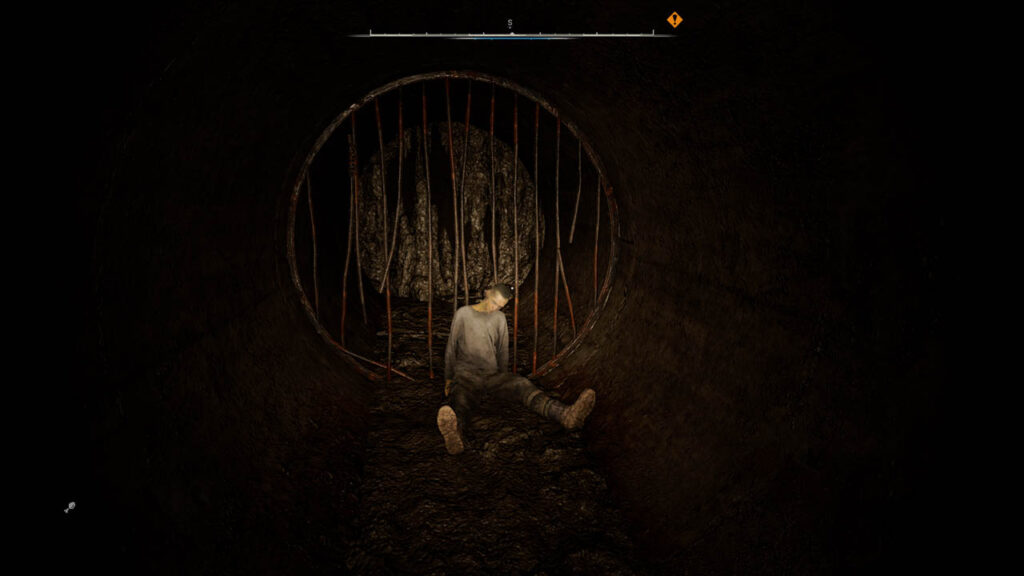
Task: Select the compass direction bar
Action: (511, 33)
